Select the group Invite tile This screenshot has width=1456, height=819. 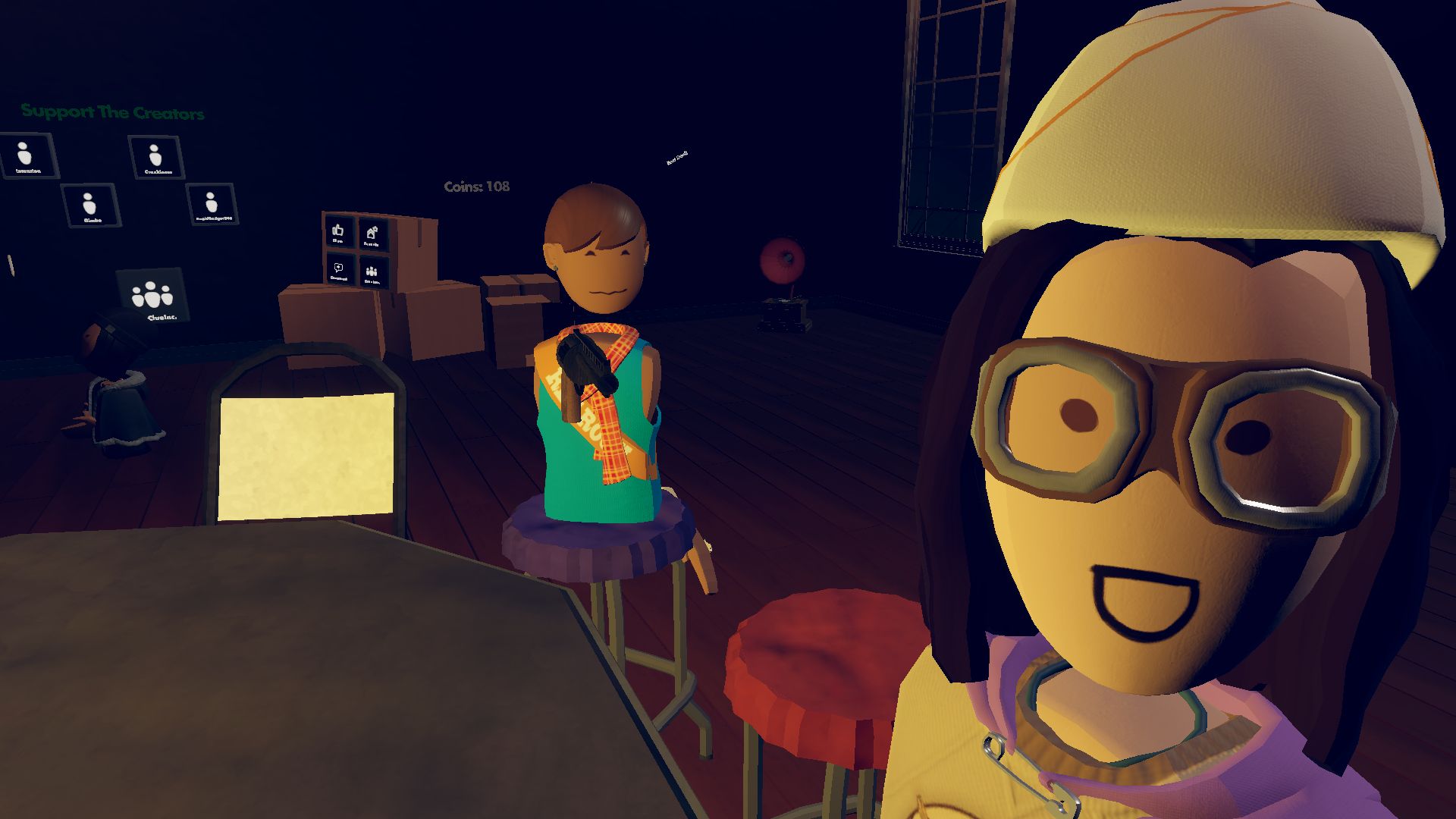(372, 271)
